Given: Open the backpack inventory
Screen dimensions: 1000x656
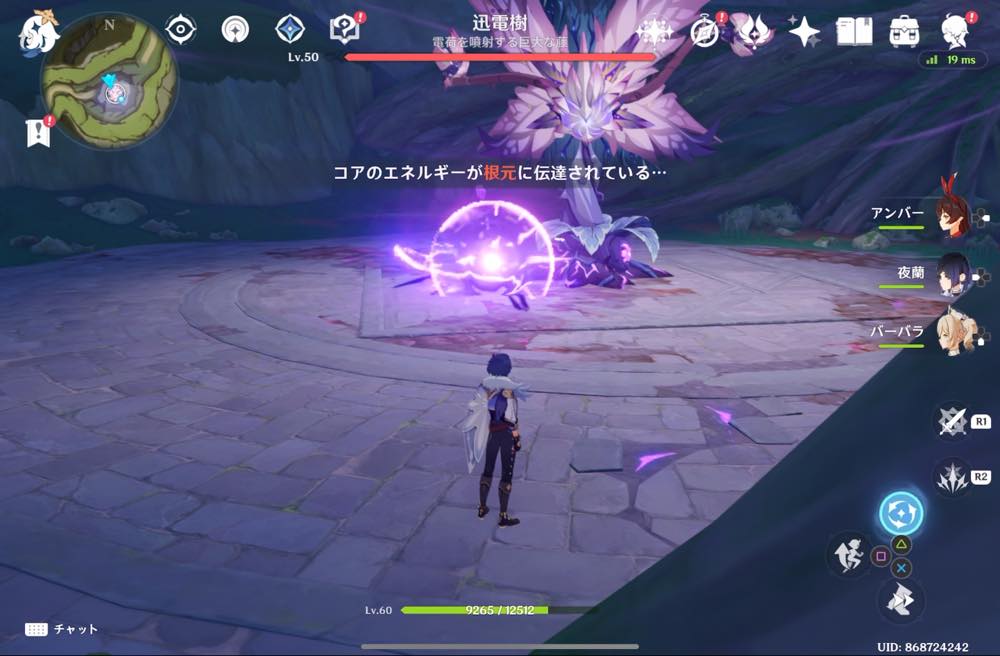Looking at the screenshot, I should pos(904,32).
